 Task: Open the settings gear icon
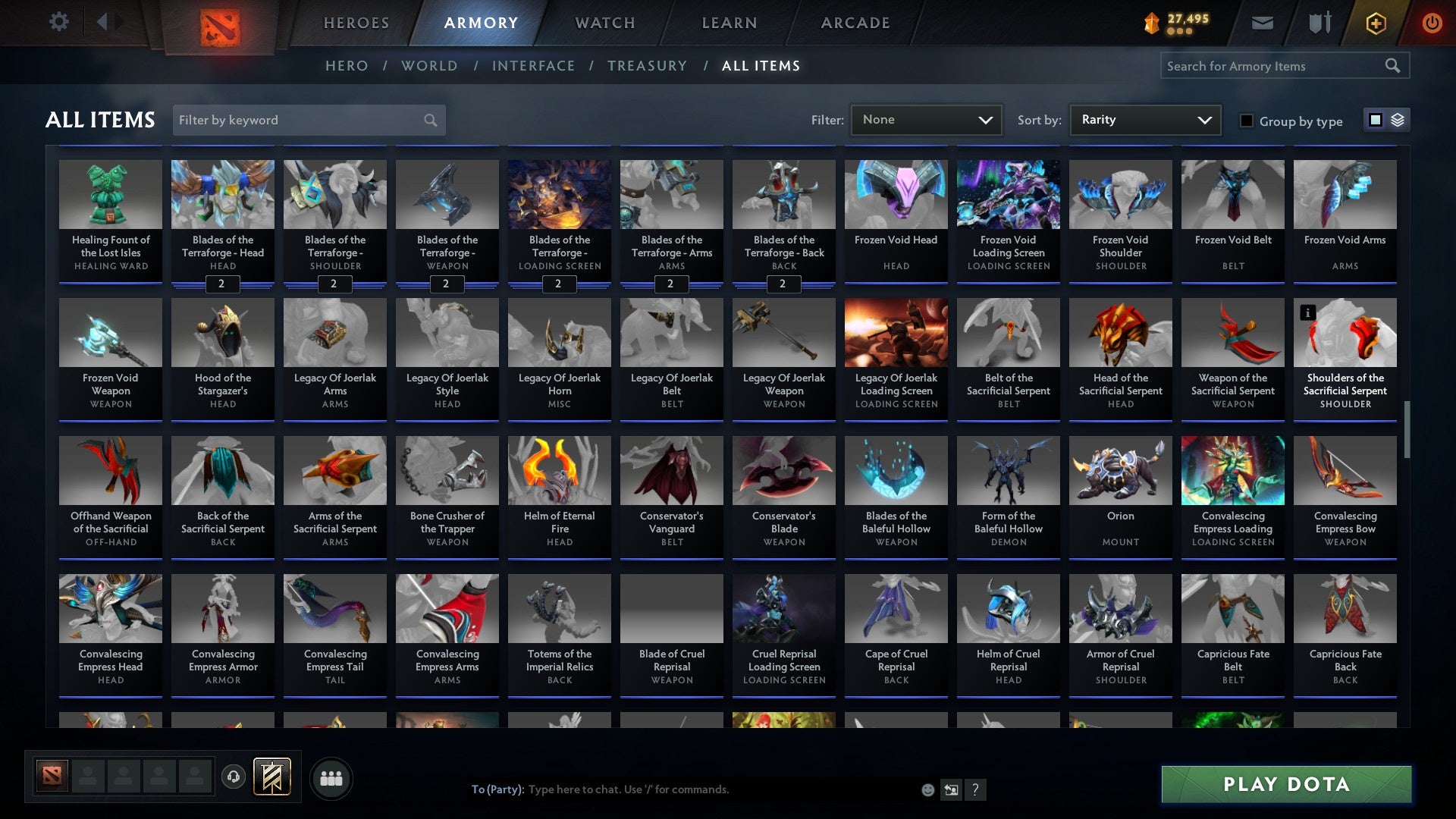tap(58, 22)
